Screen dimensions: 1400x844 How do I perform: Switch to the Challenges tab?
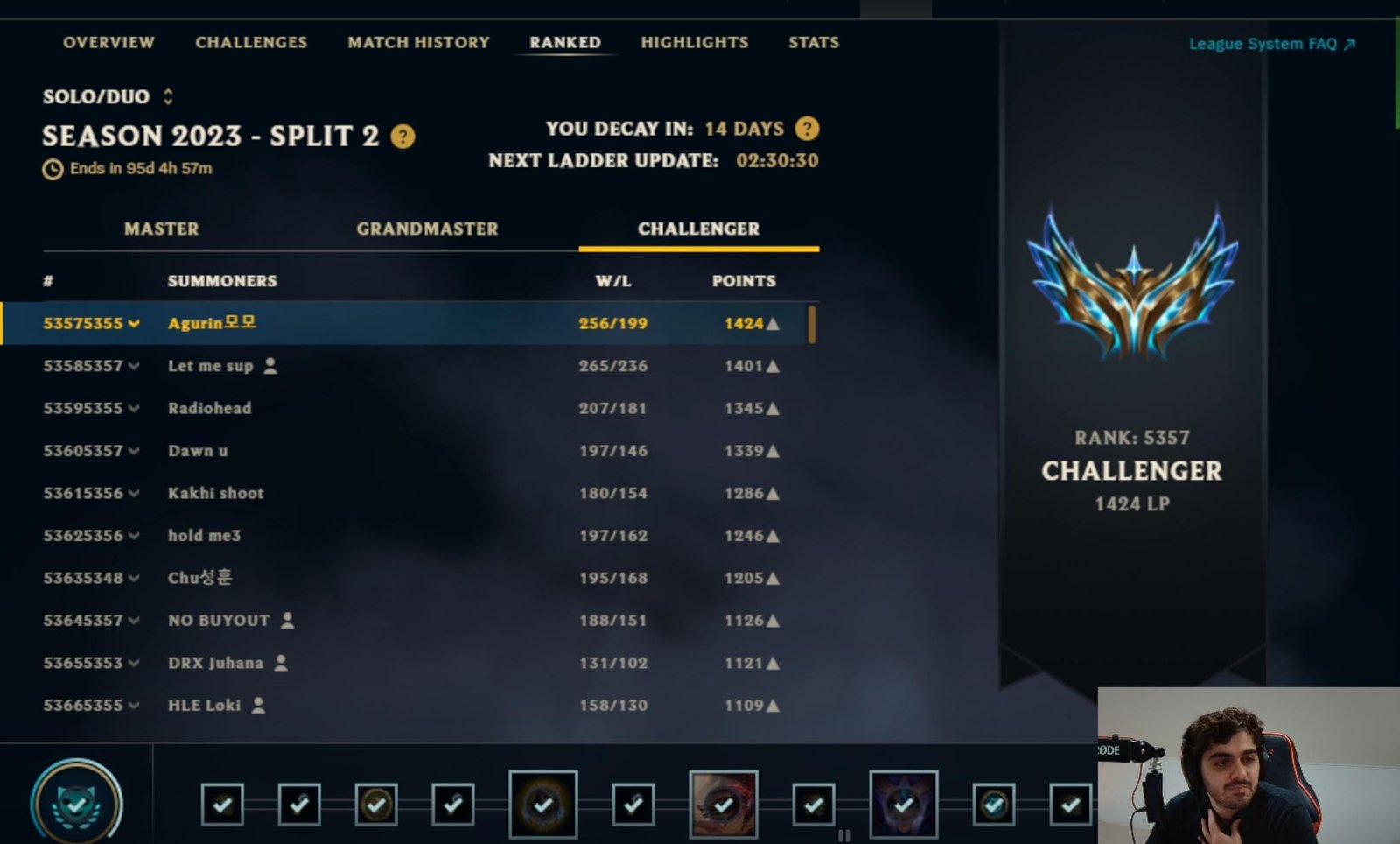[x=251, y=42]
